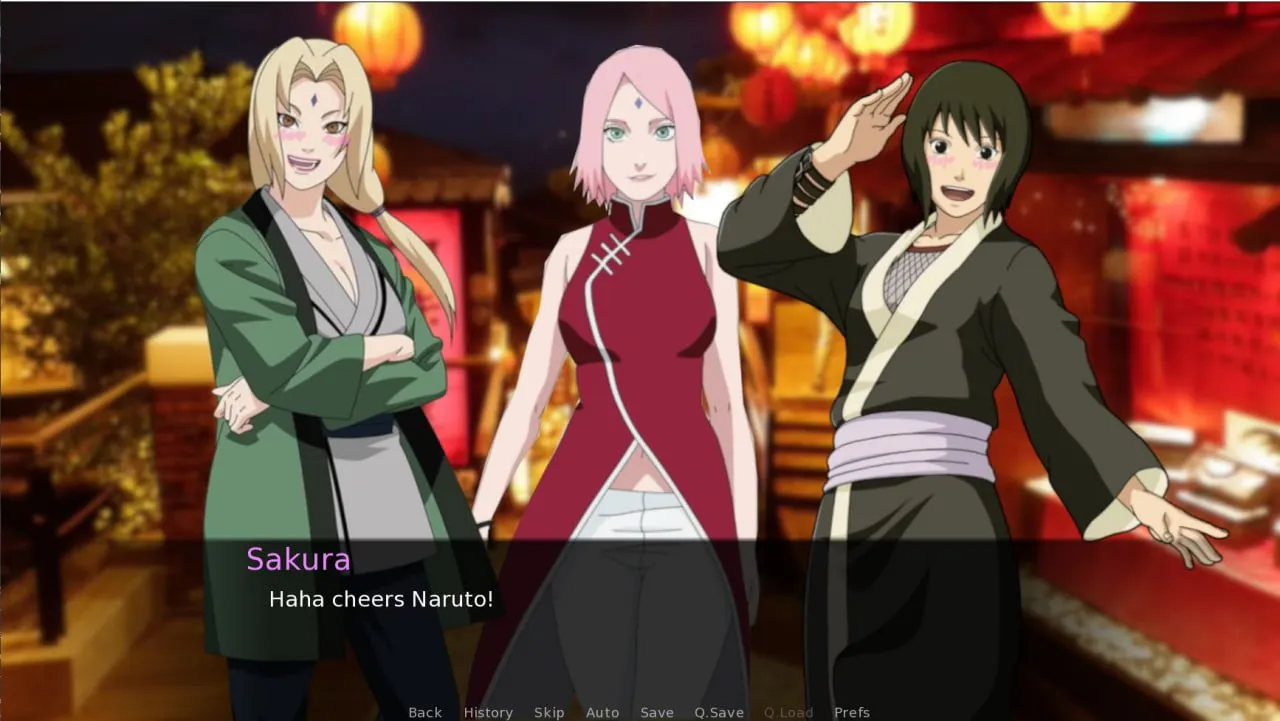Image resolution: width=1280 pixels, height=721 pixels.
Task: Skip through the dialogue
Action: coord(549,712)
